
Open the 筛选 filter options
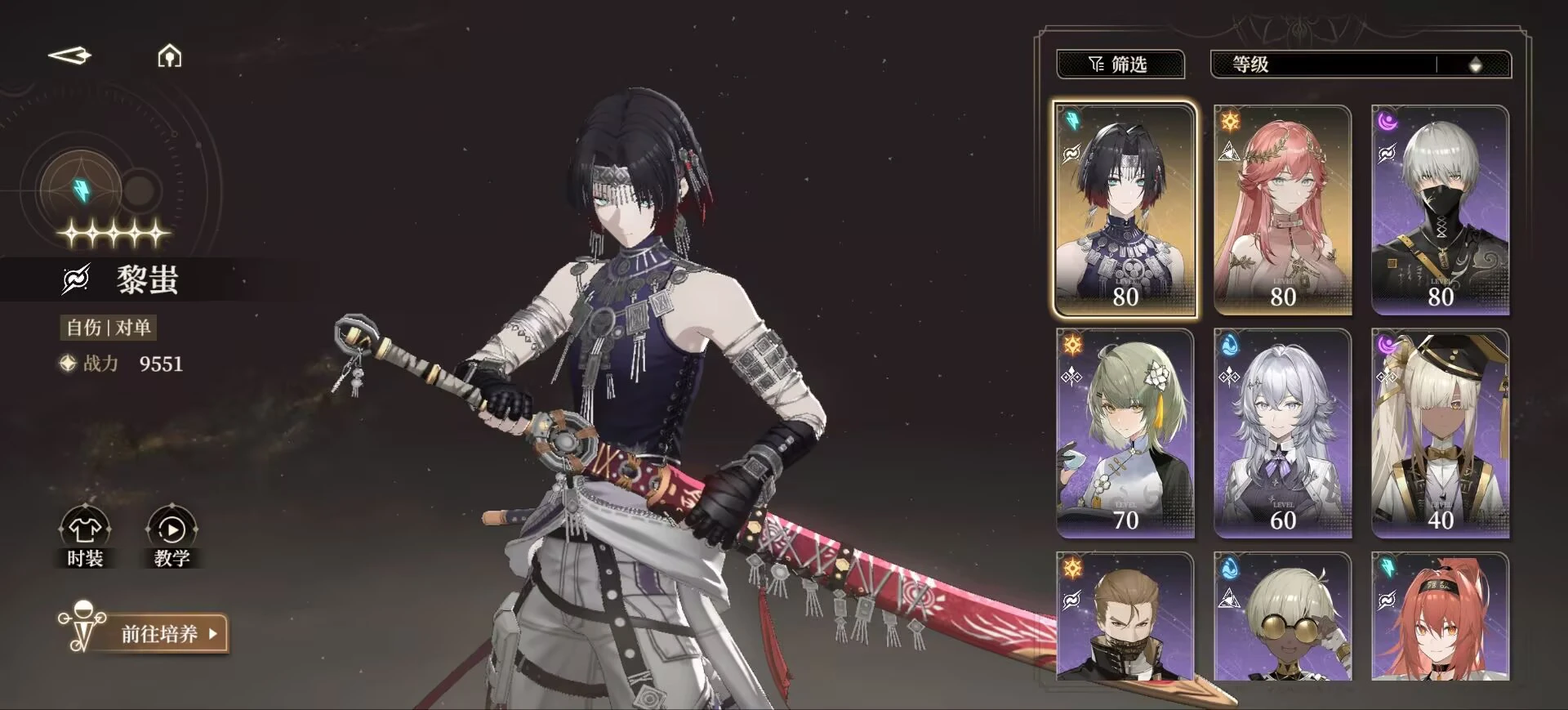click(x=1120, y=65)
